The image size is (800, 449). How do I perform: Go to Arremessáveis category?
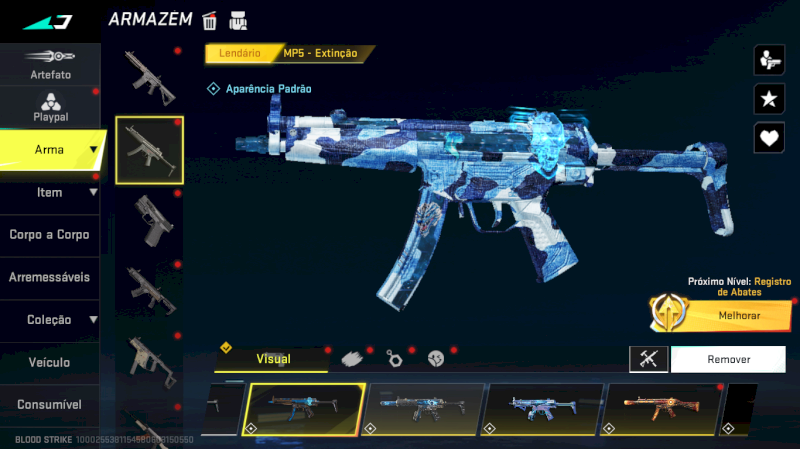coord(50,277)
